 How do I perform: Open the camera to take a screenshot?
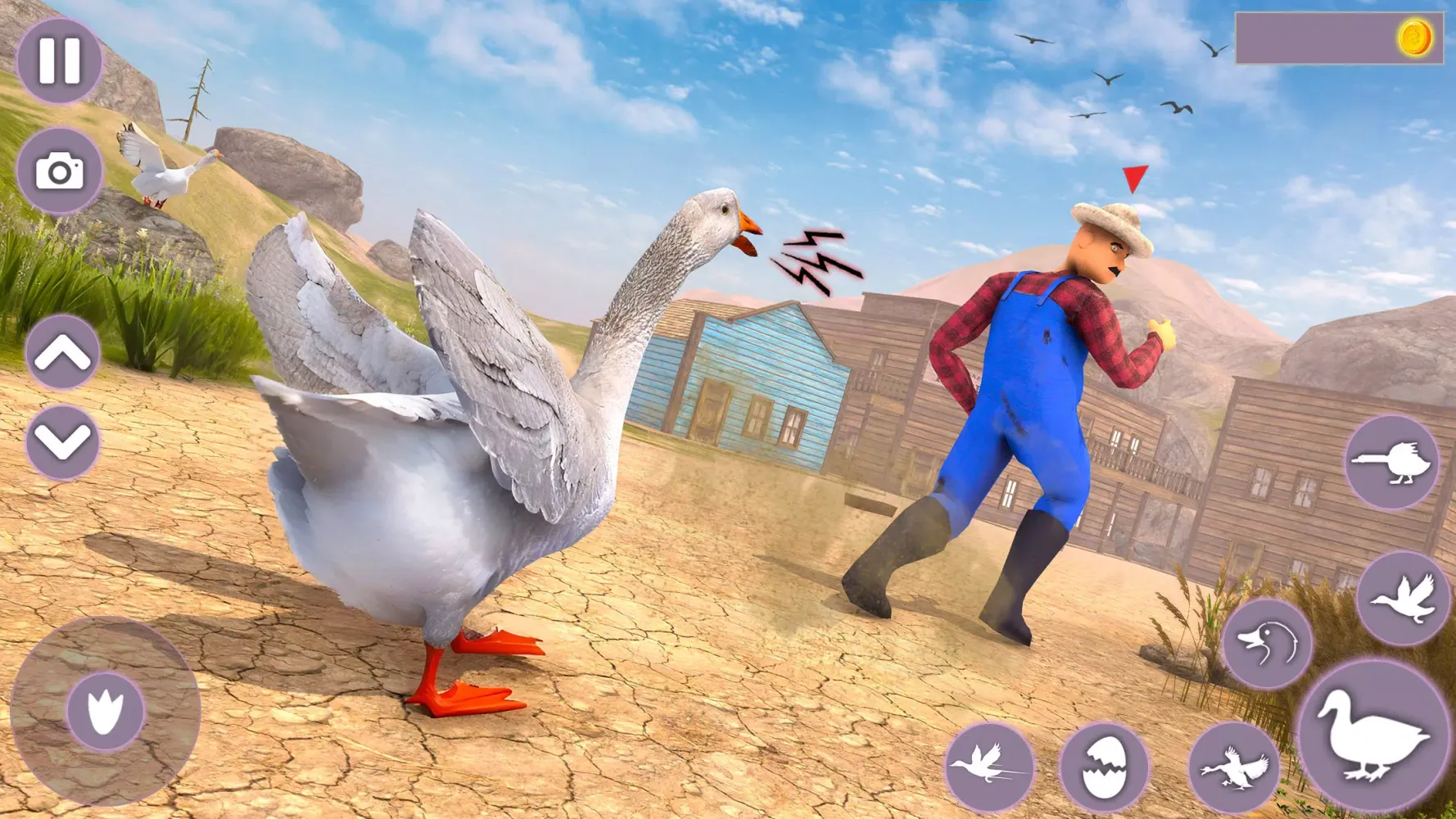(x=61, y=172)
